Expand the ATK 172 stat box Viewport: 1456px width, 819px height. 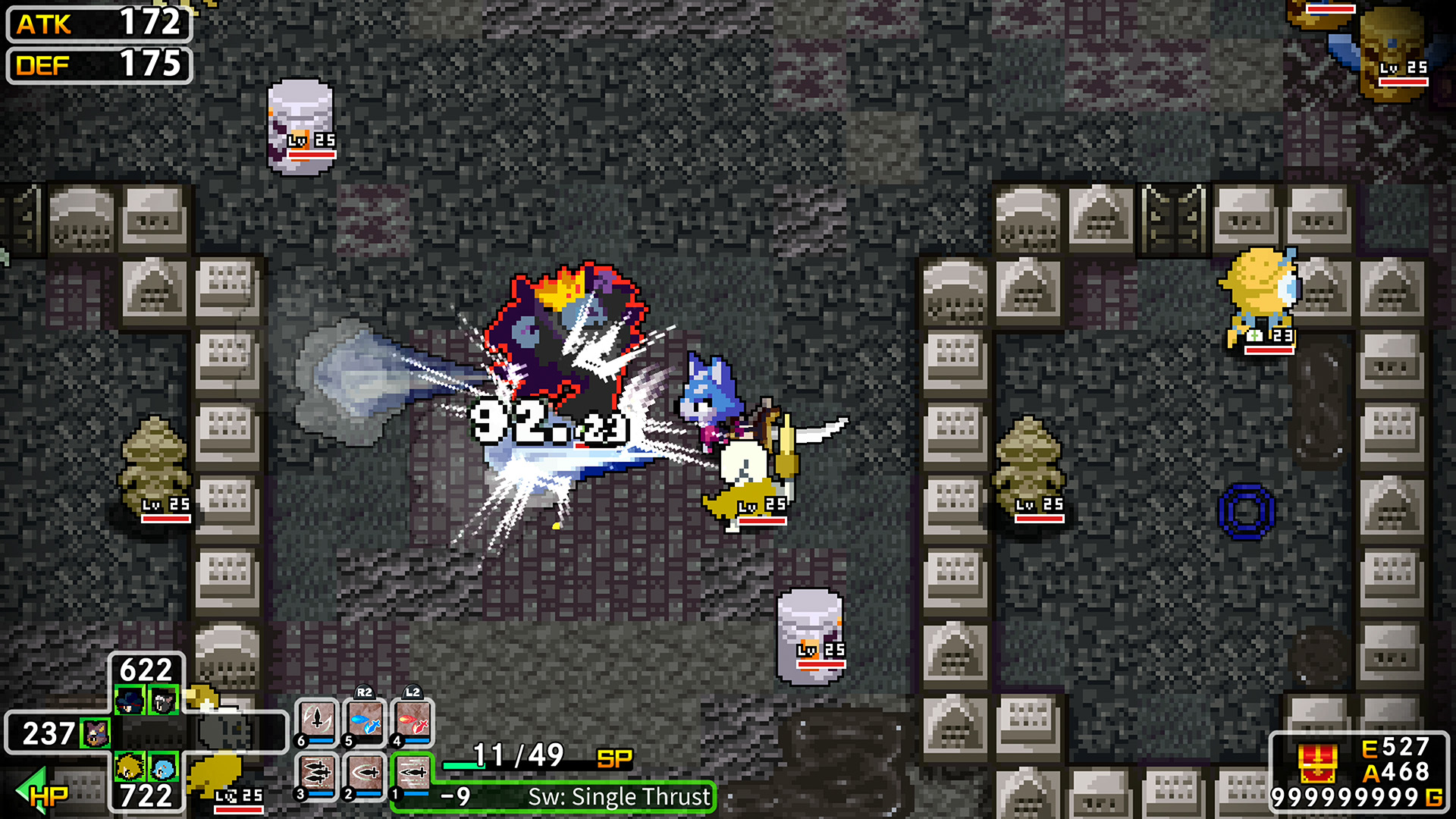tap(99, 25)
